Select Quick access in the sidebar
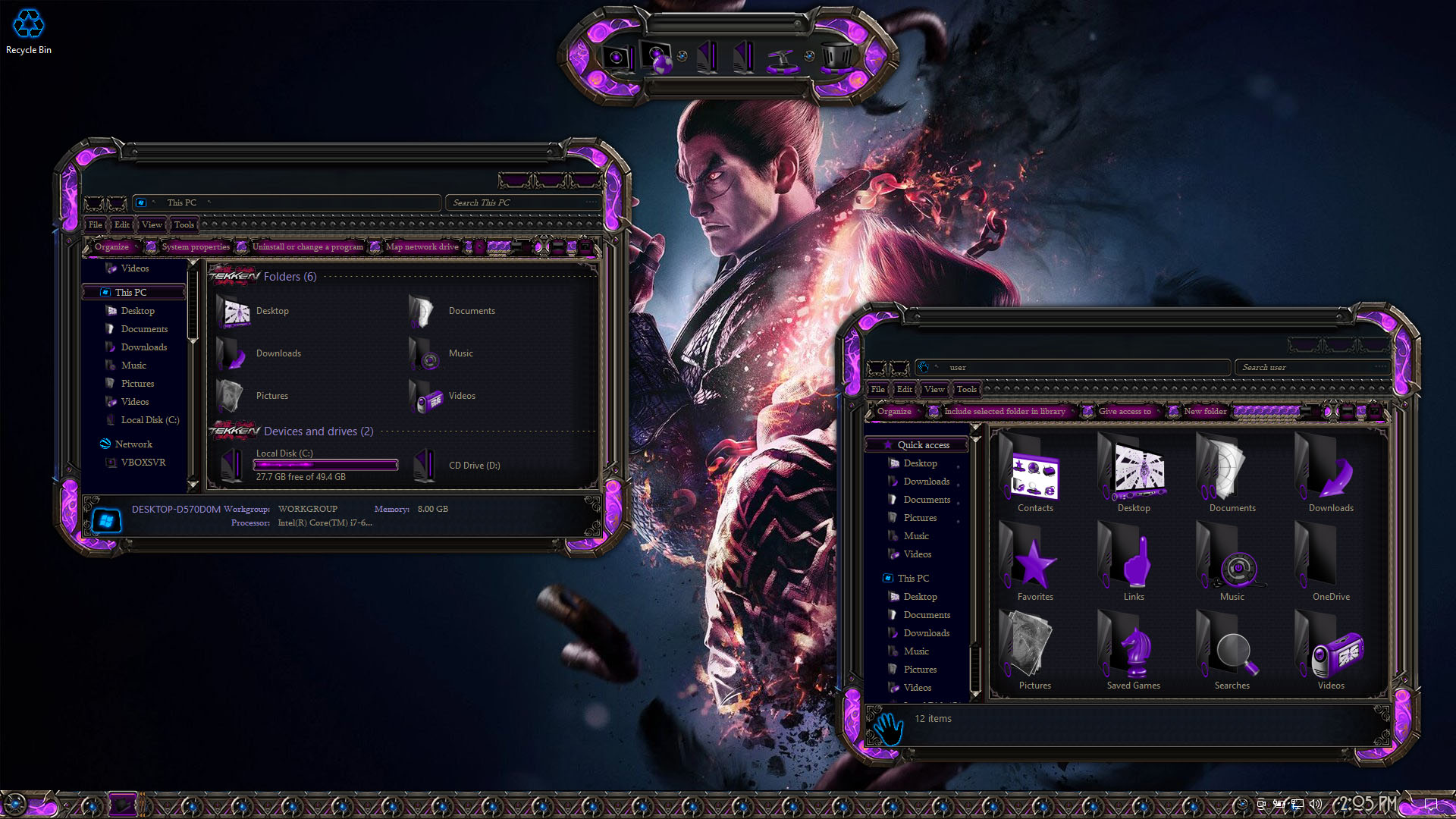The width and height of the screenshot is (1456, 819). tap(923, 445)
